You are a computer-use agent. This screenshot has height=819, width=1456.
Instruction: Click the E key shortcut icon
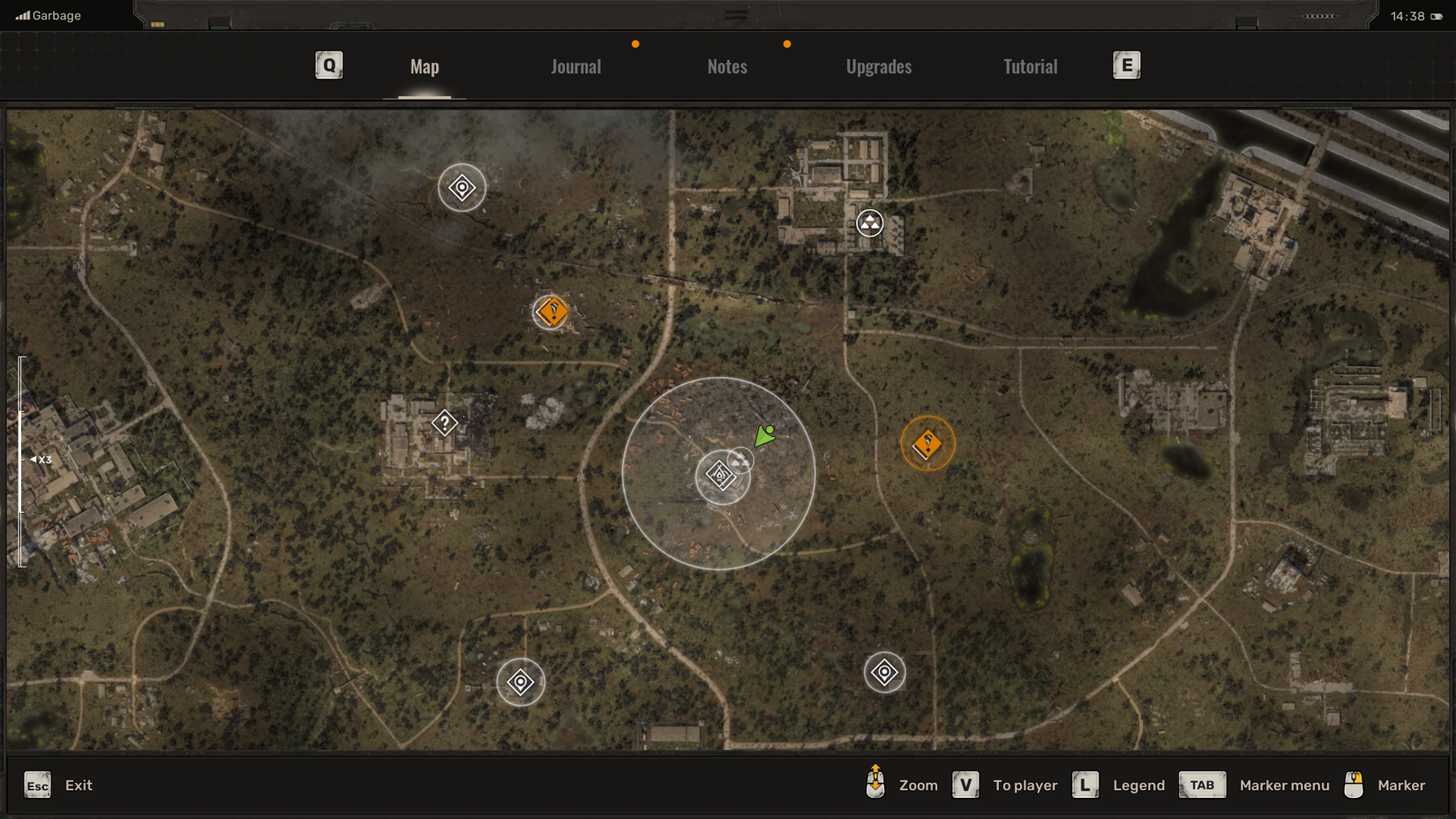(x=1126, y=64)
